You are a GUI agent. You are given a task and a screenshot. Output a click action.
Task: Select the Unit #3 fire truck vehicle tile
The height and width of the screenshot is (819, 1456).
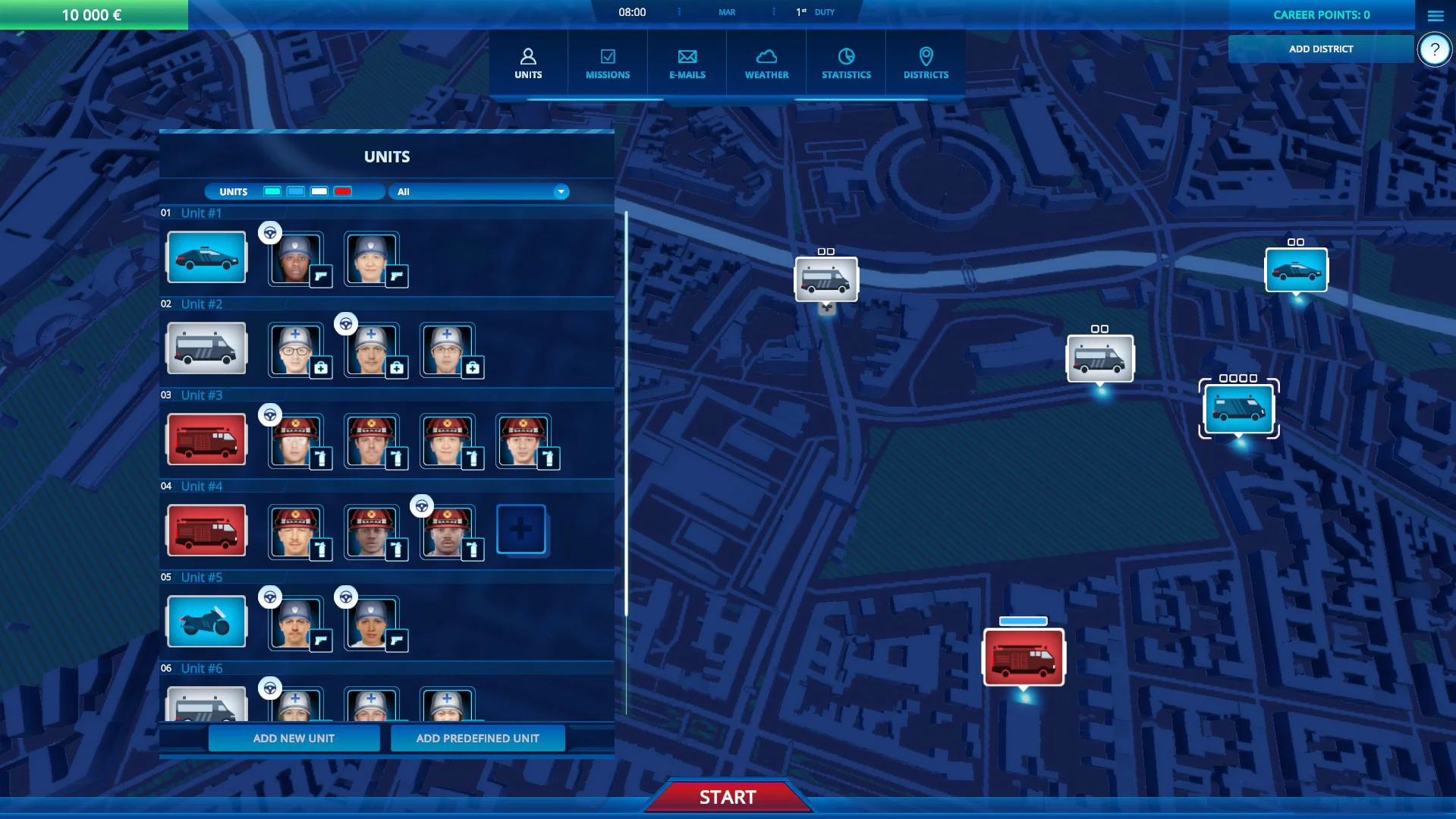(x=206, y=439)
